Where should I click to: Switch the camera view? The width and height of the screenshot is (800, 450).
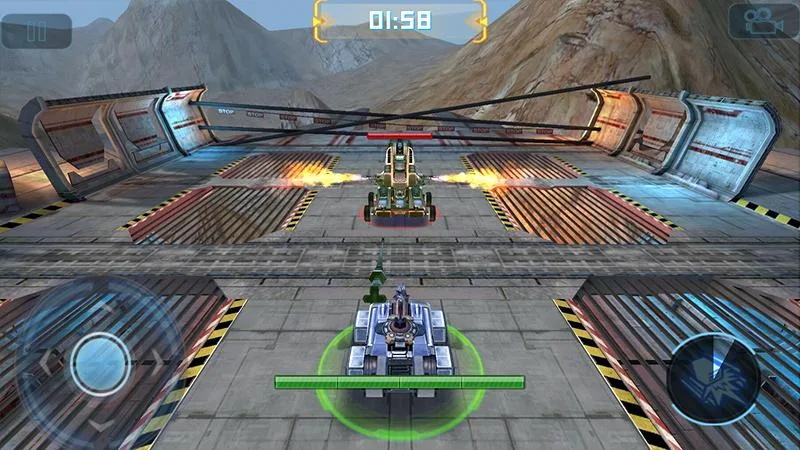(x=762, y=22)
